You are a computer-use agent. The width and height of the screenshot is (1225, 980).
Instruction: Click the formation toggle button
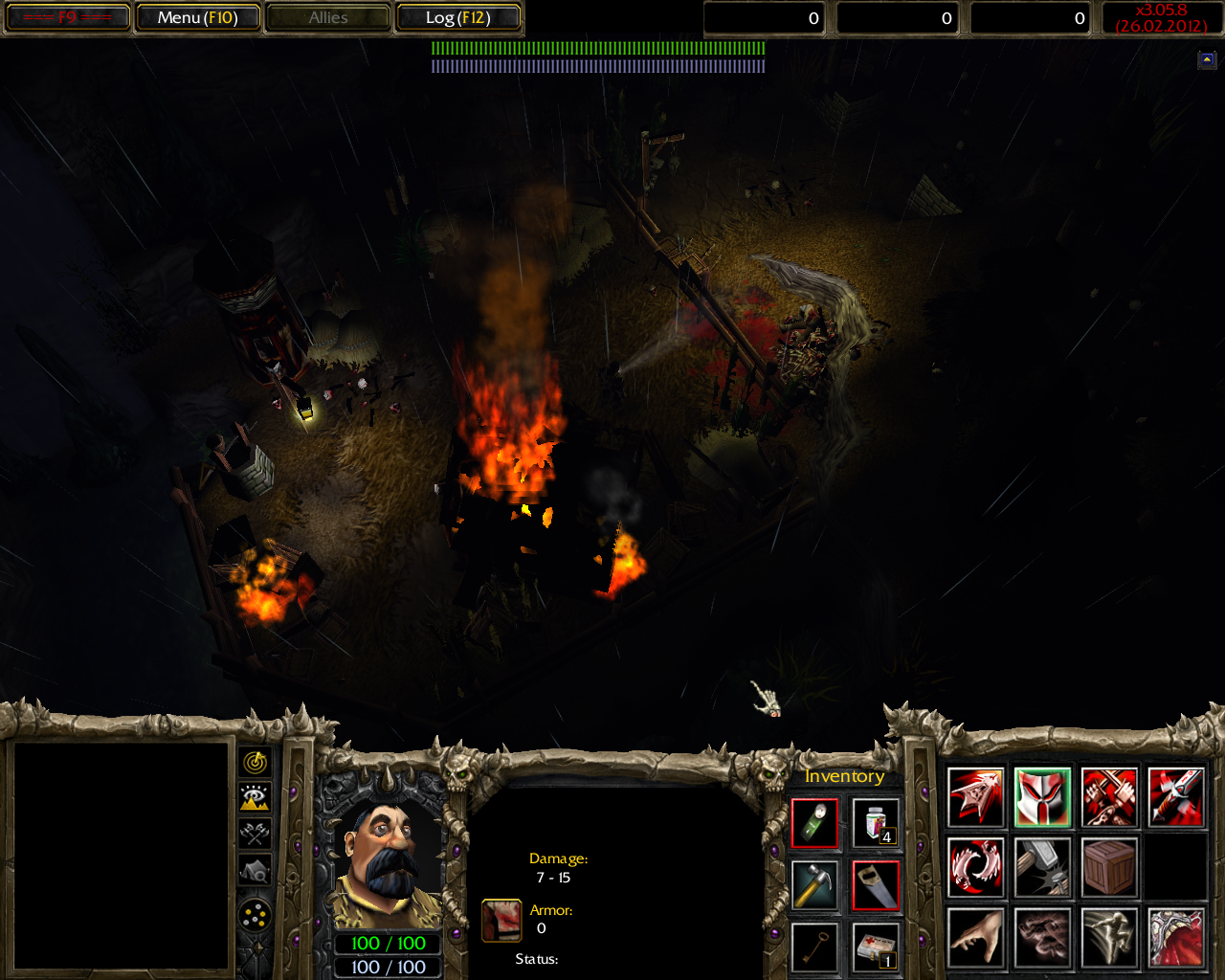(255, 916)
